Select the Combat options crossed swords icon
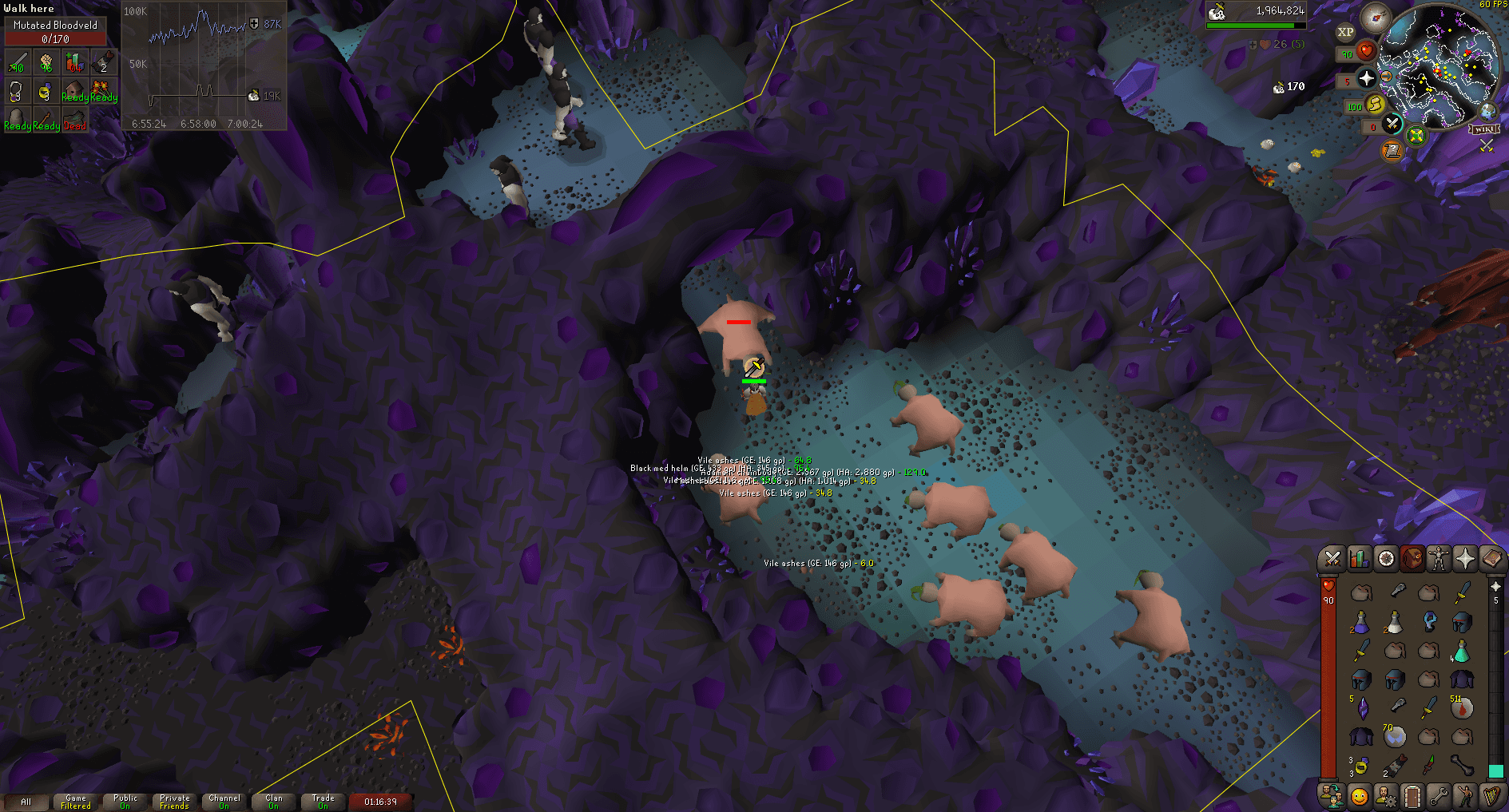1509x812 pixels. pyautogui.click(x=1332, y=559)
